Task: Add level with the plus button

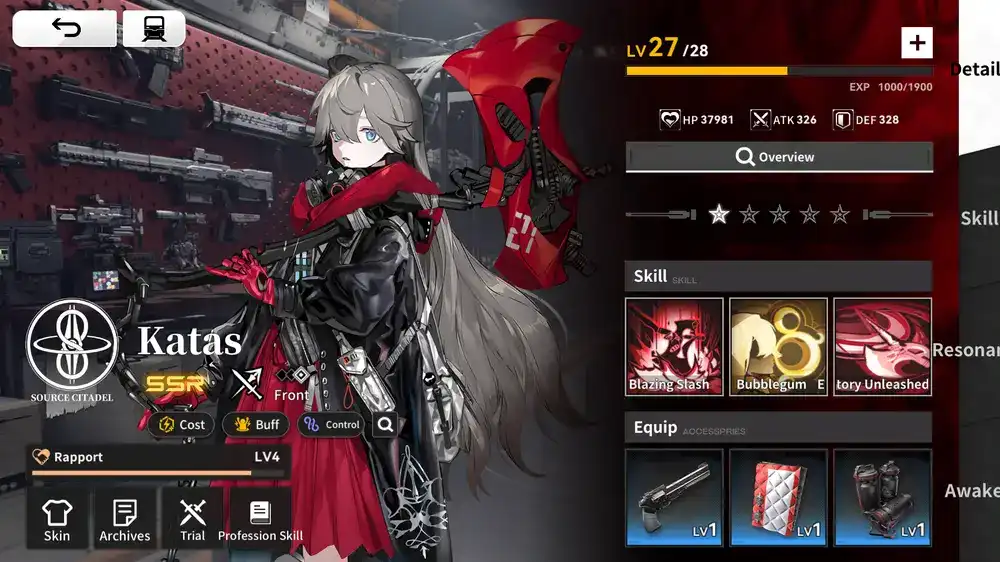Action: pos(916,42)
